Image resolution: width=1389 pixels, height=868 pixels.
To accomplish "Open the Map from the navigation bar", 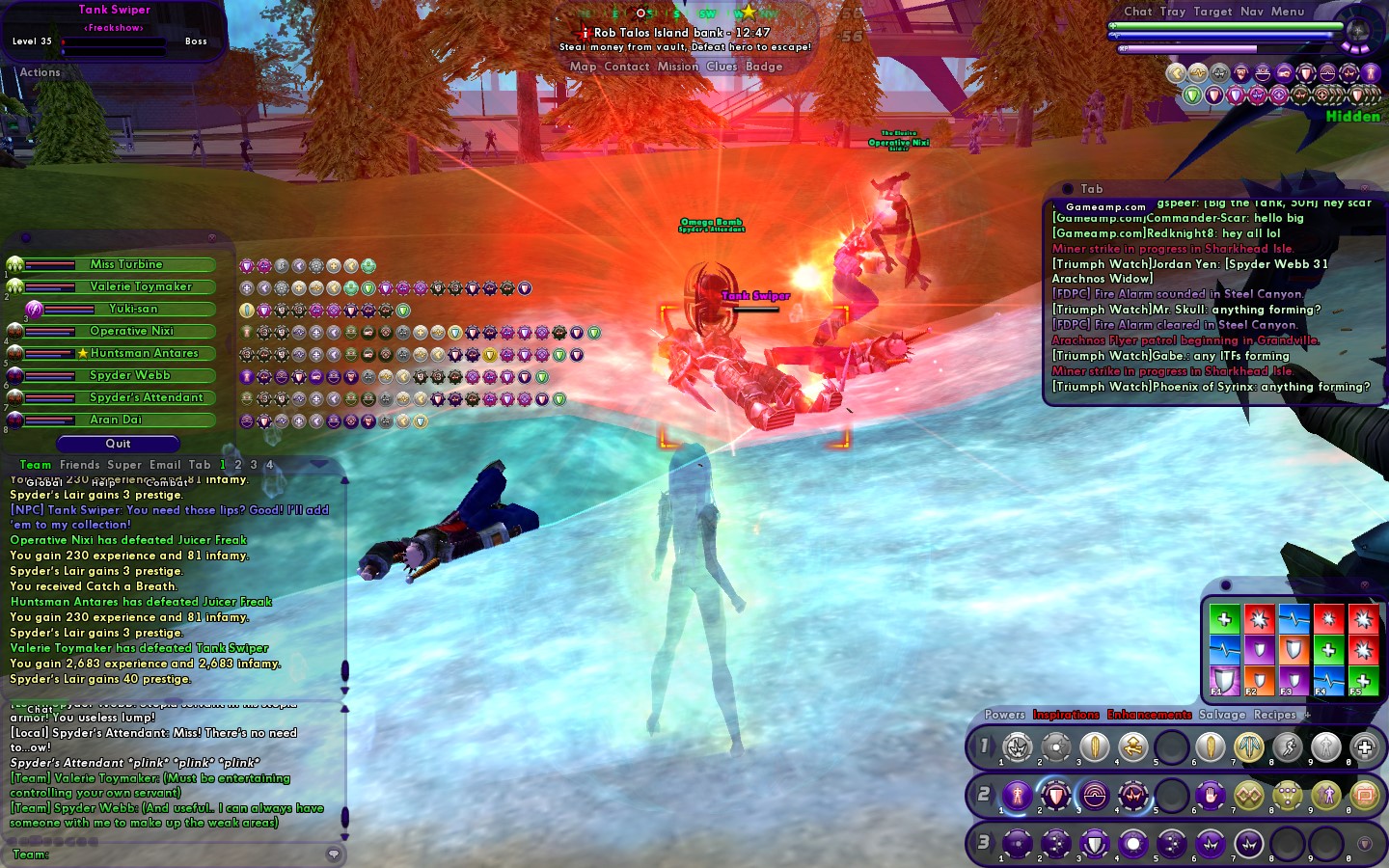I will [x=583, y=67].
